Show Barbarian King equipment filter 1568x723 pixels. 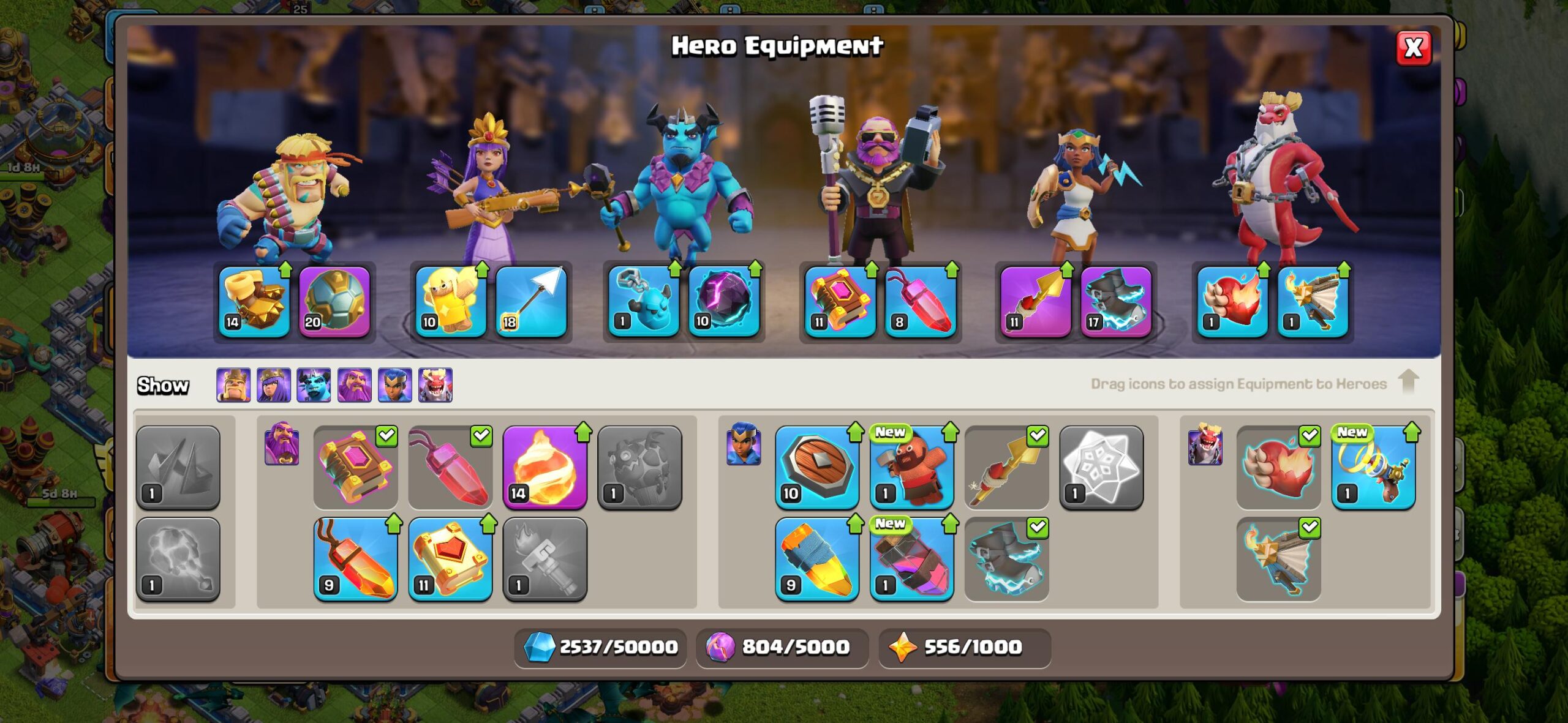coord(233,385)
